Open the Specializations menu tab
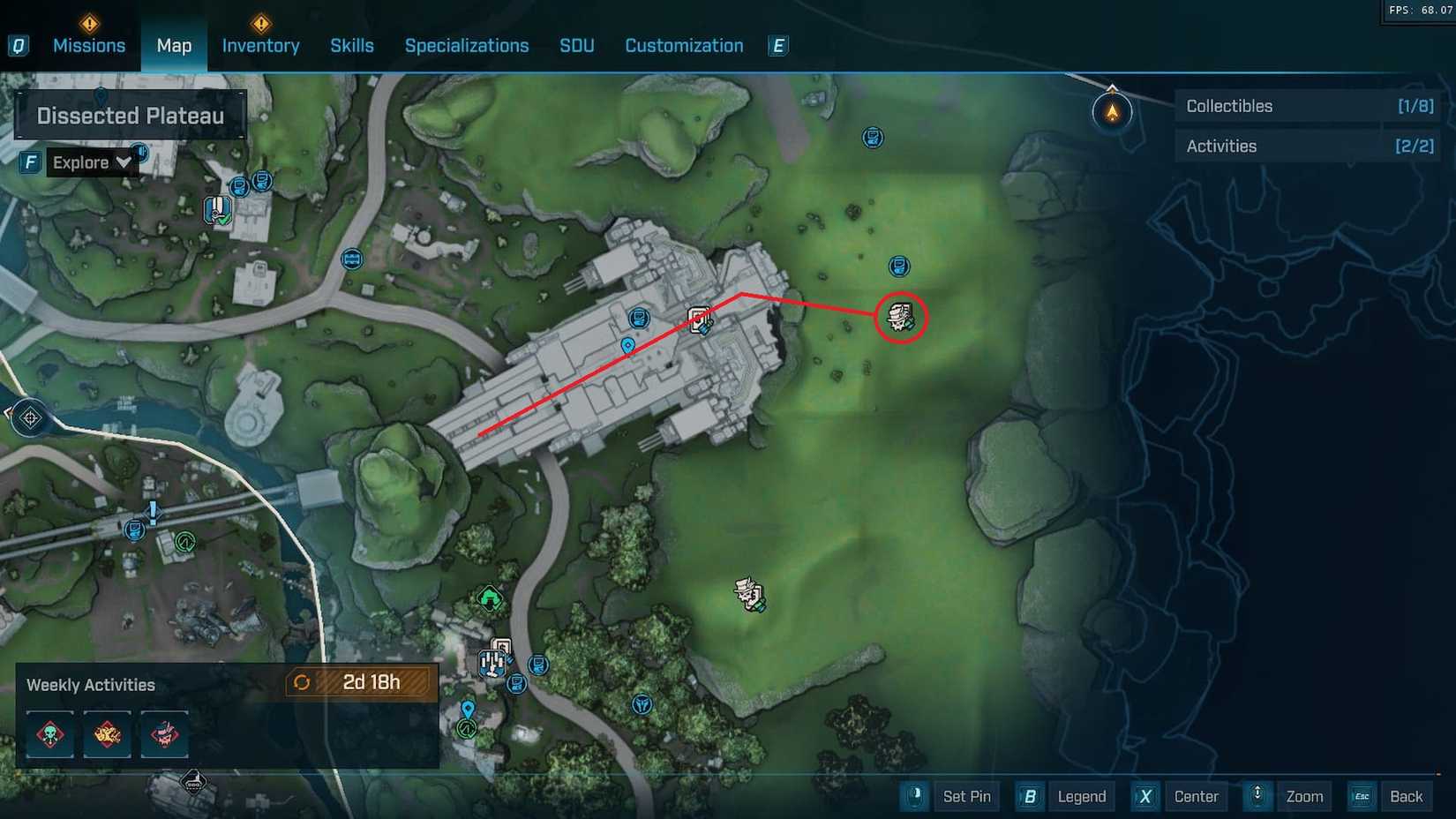The height and width of the screenshot is (819, 1456). pyautogui.click(x=467, y=45)
